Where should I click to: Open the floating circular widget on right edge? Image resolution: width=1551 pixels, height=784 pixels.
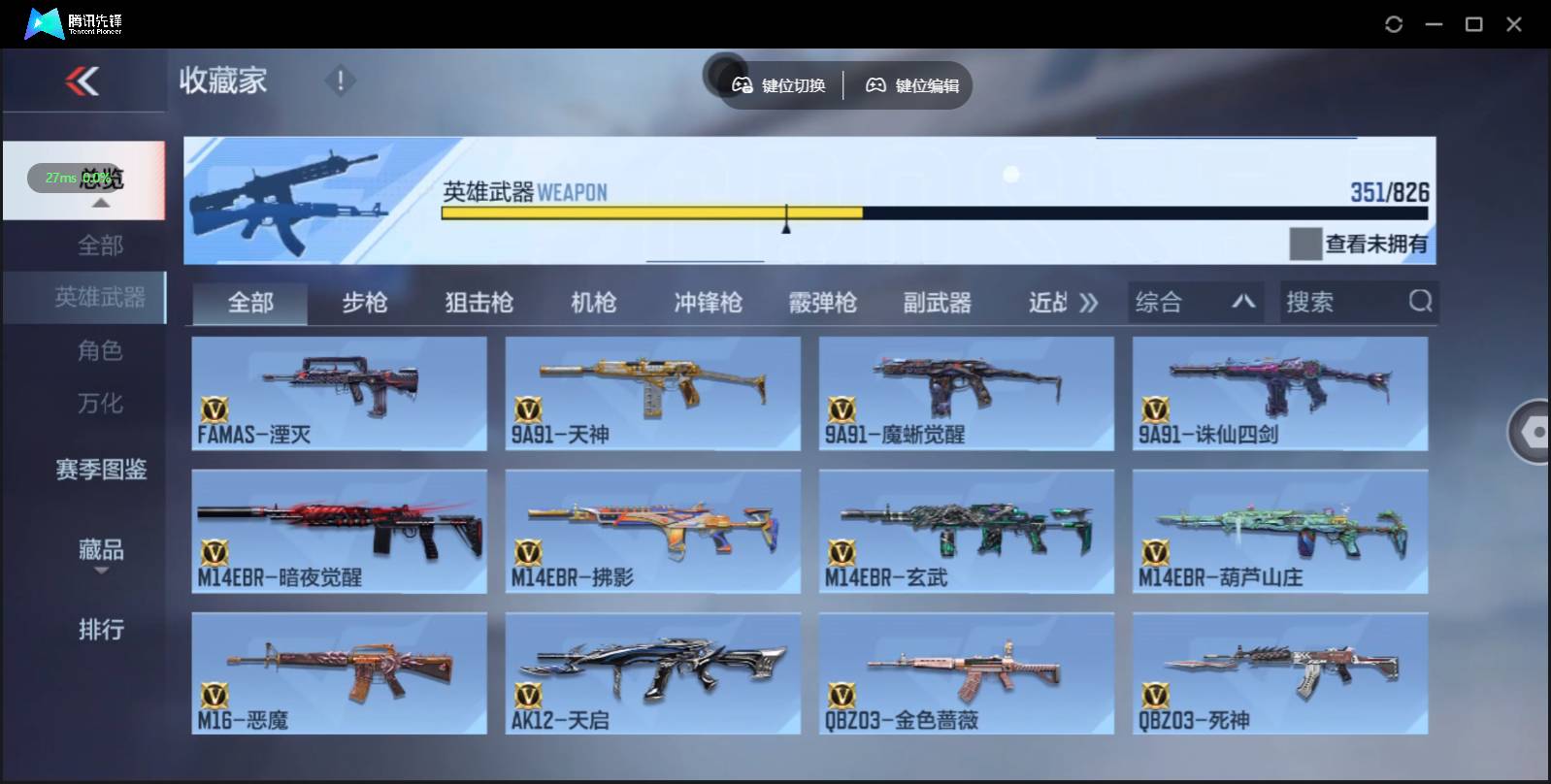click(x=1531, y=432)
